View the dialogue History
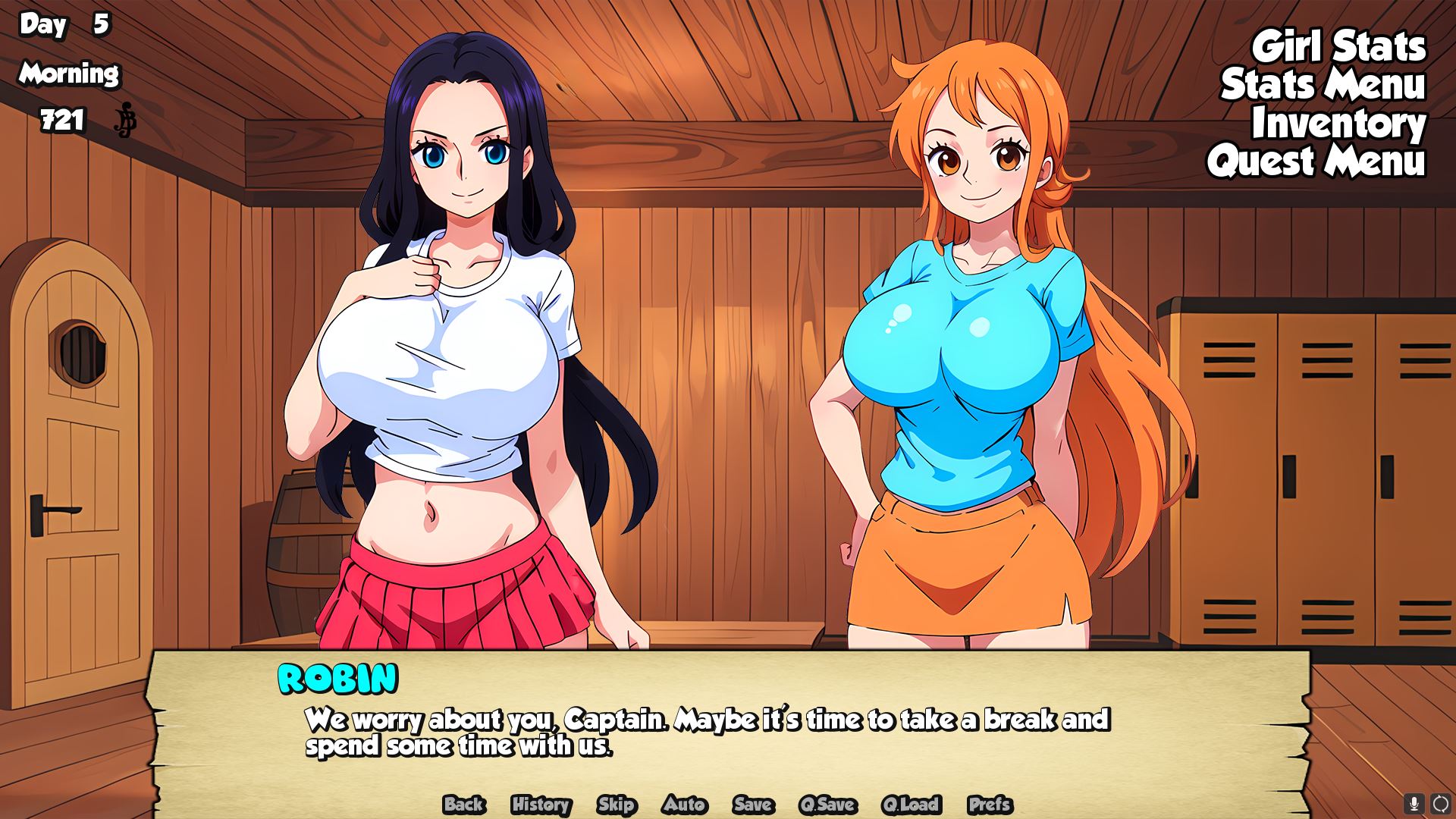Screen dimensions: 1456x819 [x=541, y=805]
